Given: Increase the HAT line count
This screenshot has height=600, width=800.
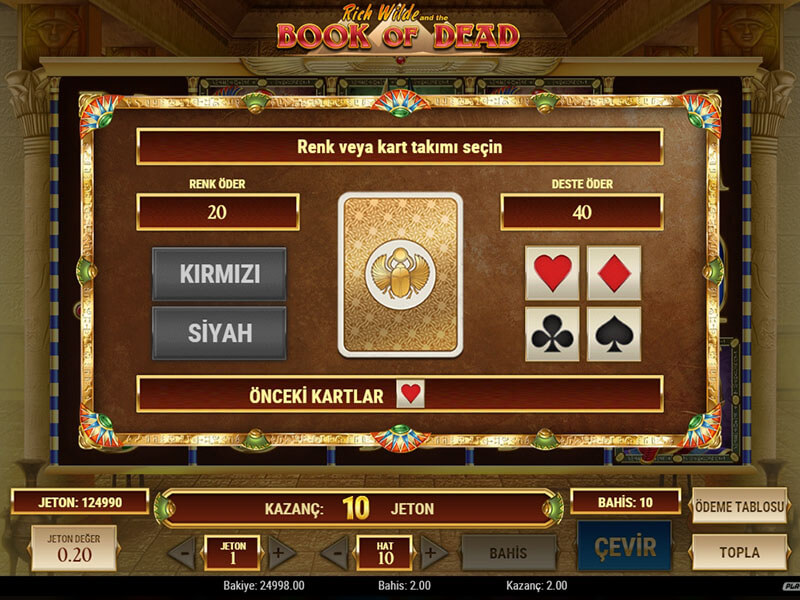Looking at the screenshot, I should 434,552.
